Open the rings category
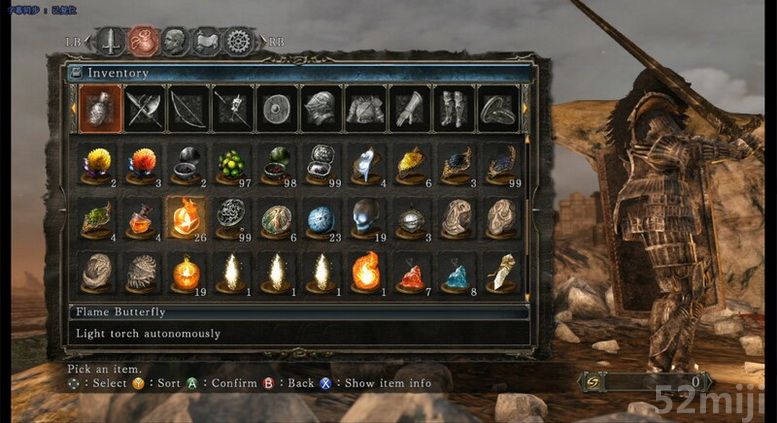 [x=496, y=108]
